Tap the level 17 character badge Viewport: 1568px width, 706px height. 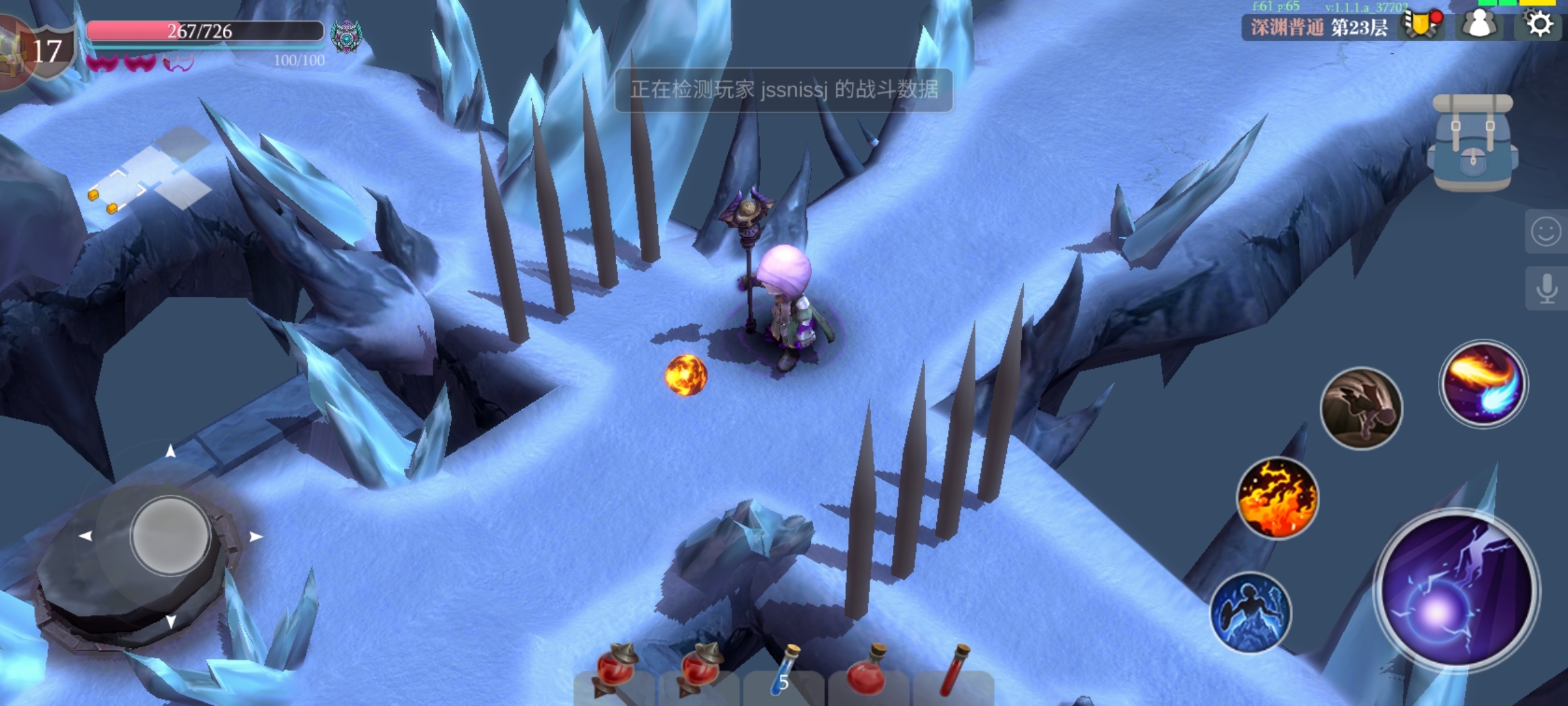[43, 51]
